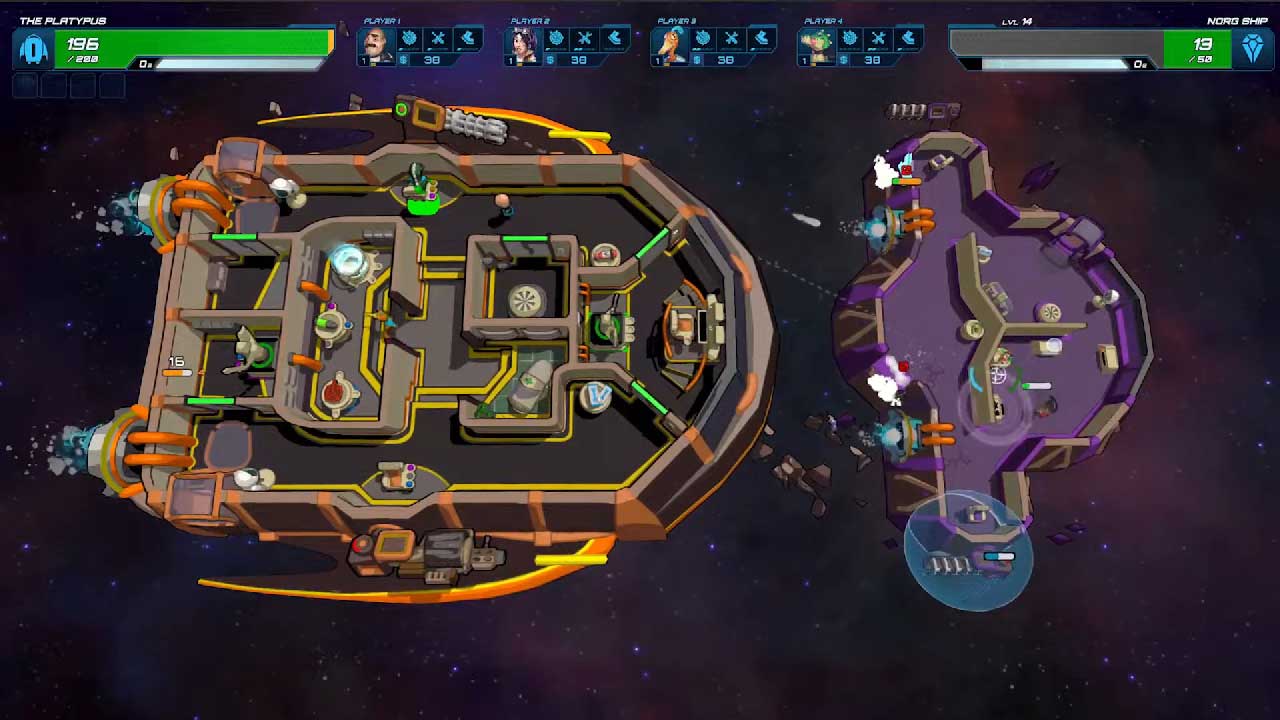The width and height of the screenshot is (1280, 720).
Task: Click The Platypus blue ship icon
Action: (x=34, y=48)
